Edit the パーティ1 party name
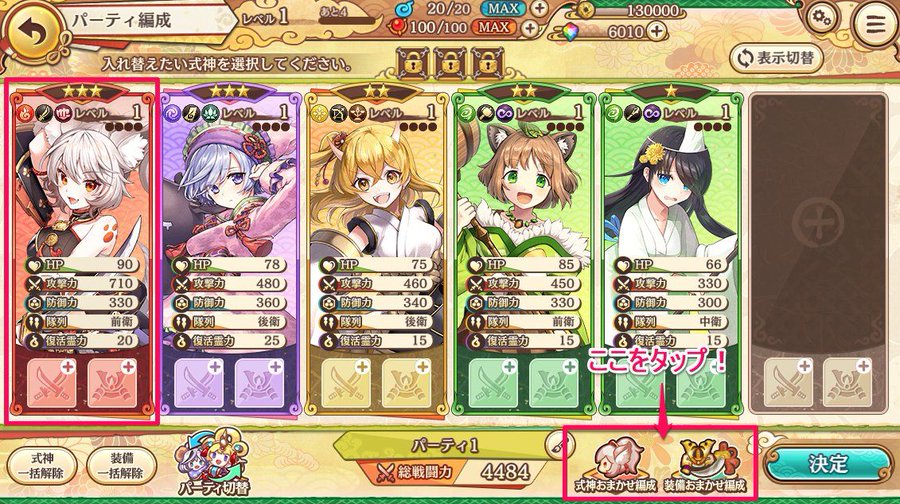 pos(552,441)
